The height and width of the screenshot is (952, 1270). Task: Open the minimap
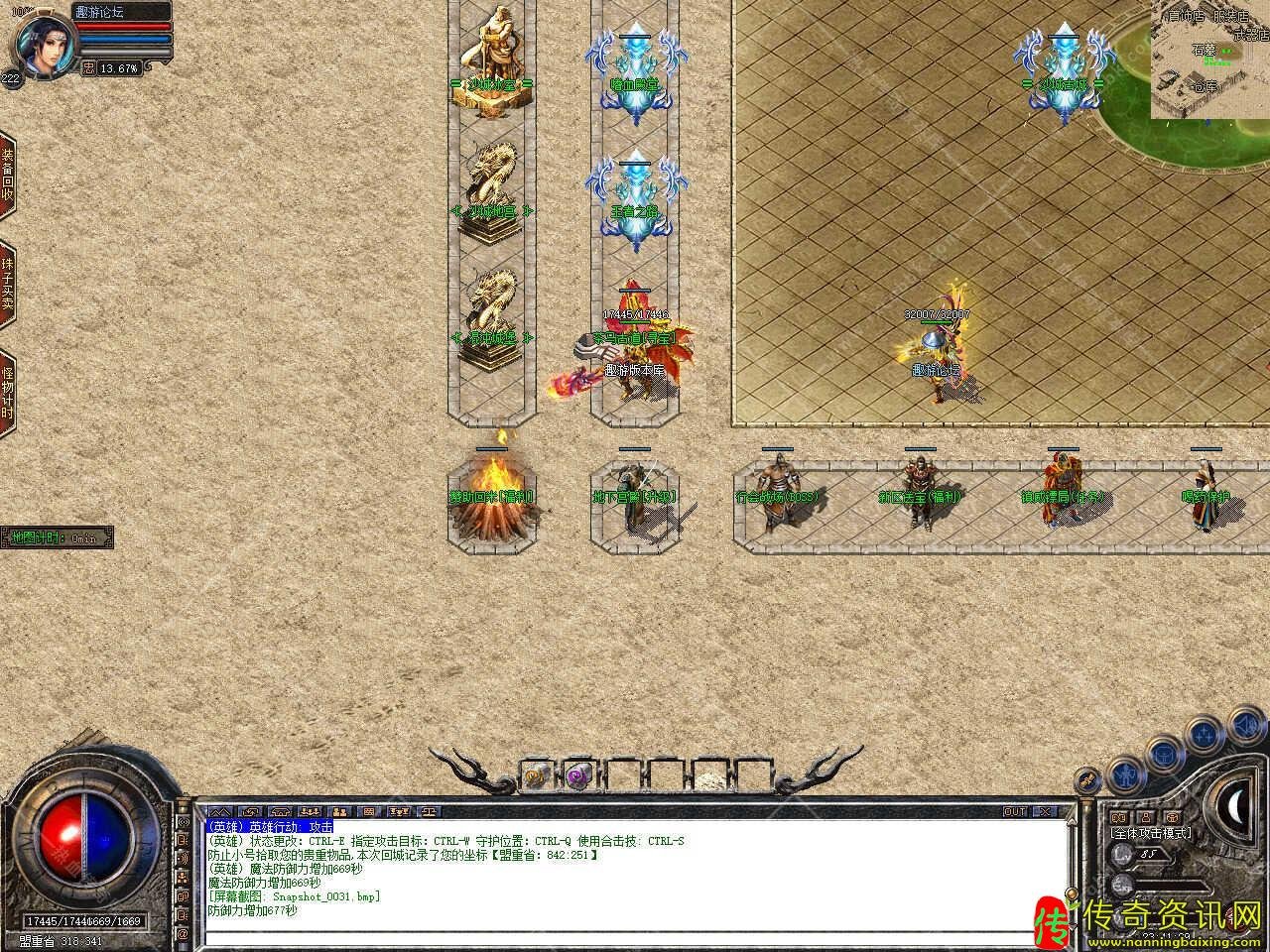1209,59
